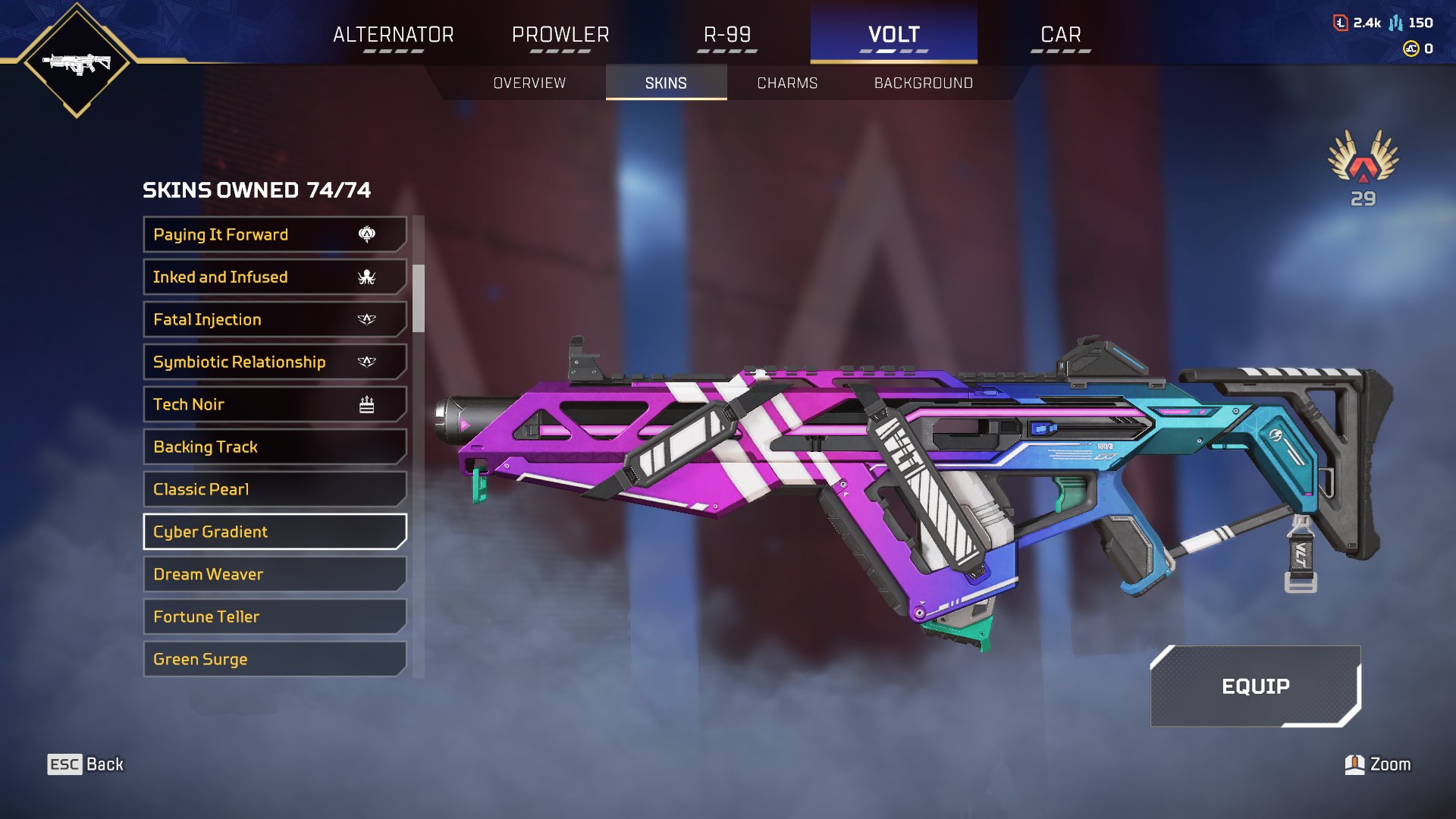1456x819 pixels.
Task: Select the Symbiotic Relationship skin
Action: 275,362
